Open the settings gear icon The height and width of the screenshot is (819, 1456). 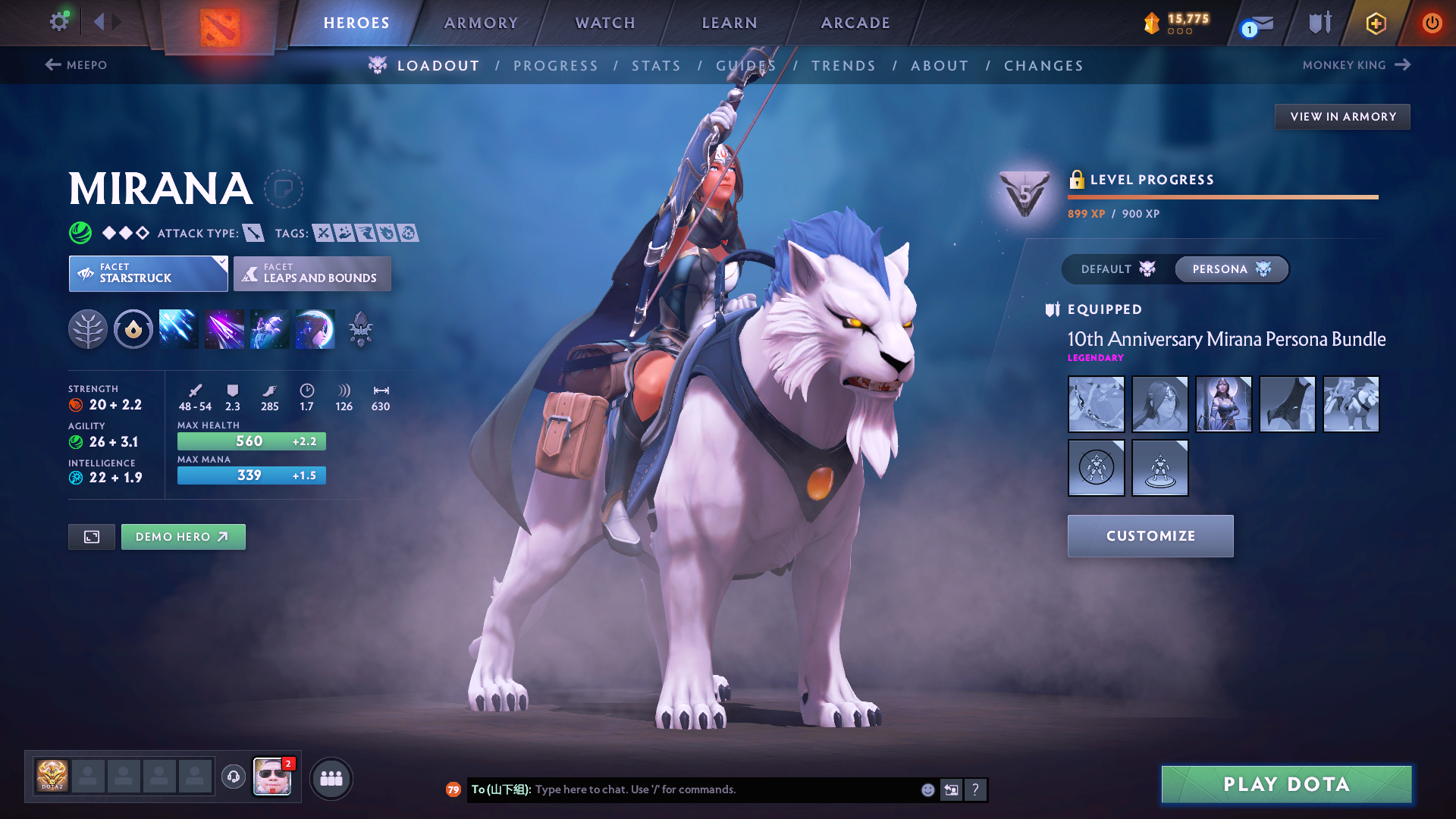tap(59, 22)
